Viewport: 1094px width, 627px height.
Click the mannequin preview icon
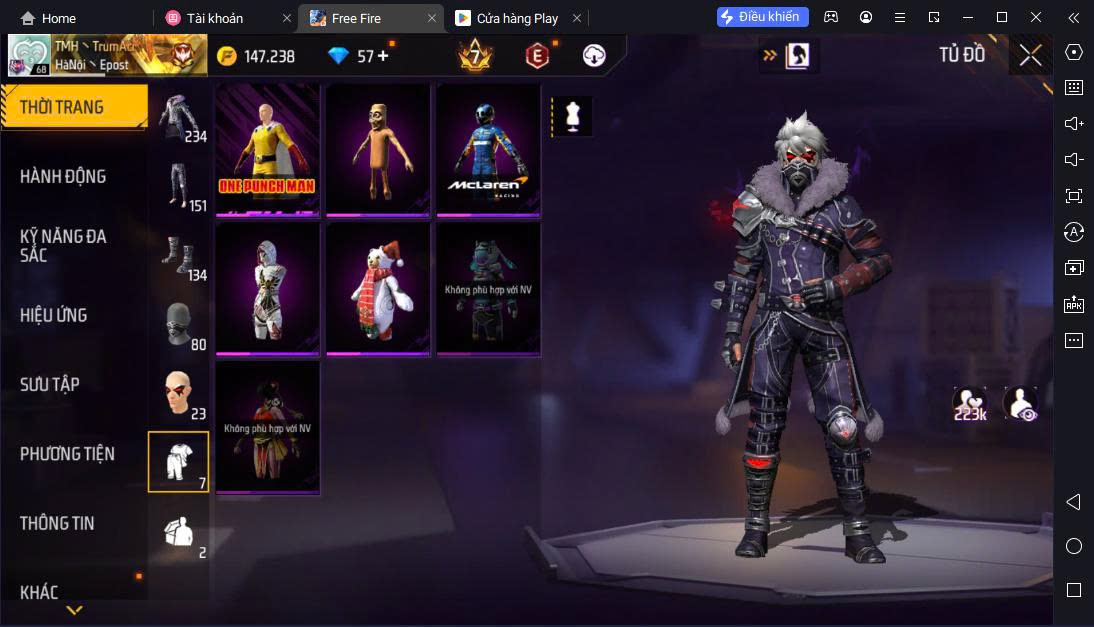click(x=572, y=116)
